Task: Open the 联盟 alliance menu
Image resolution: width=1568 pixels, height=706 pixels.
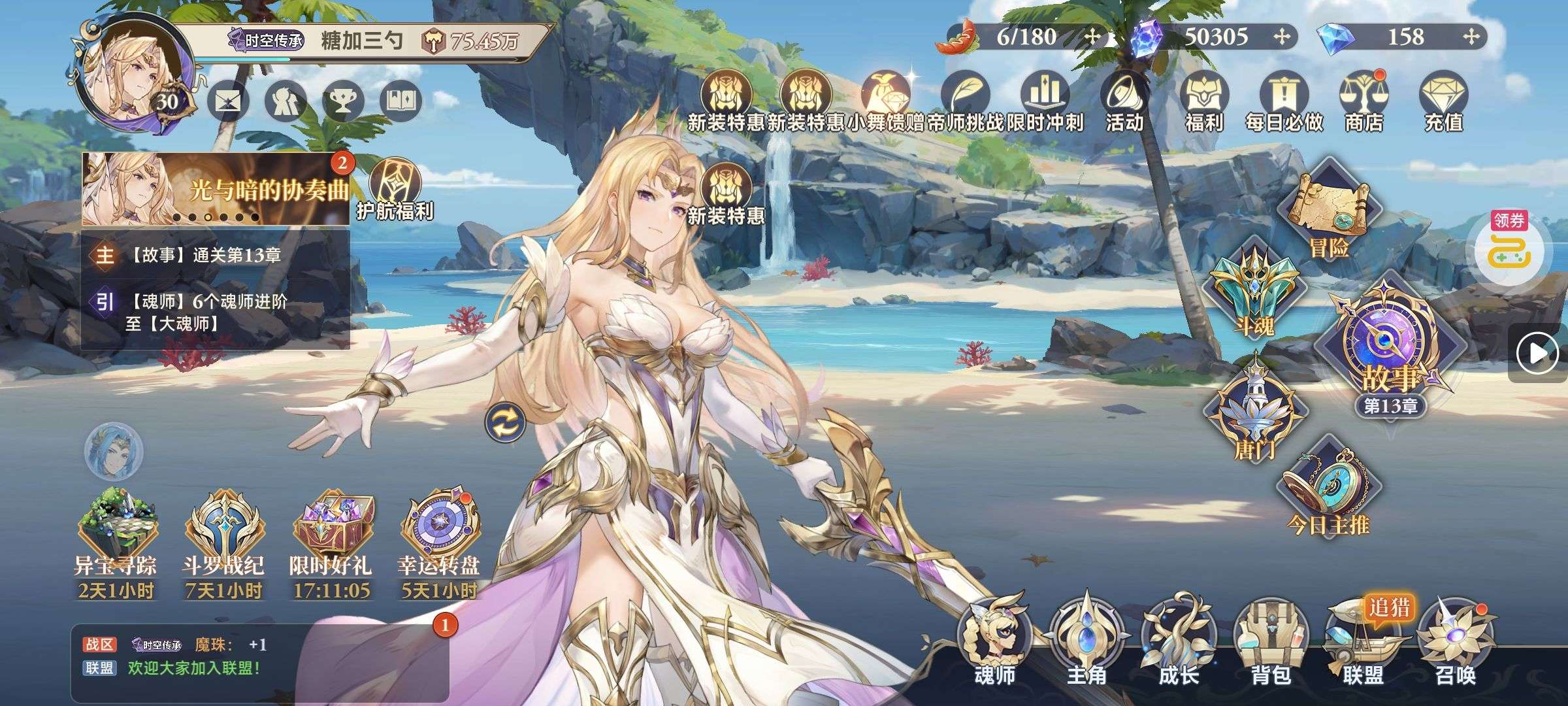Action: pyautogui.click(x=1362, y=644)
